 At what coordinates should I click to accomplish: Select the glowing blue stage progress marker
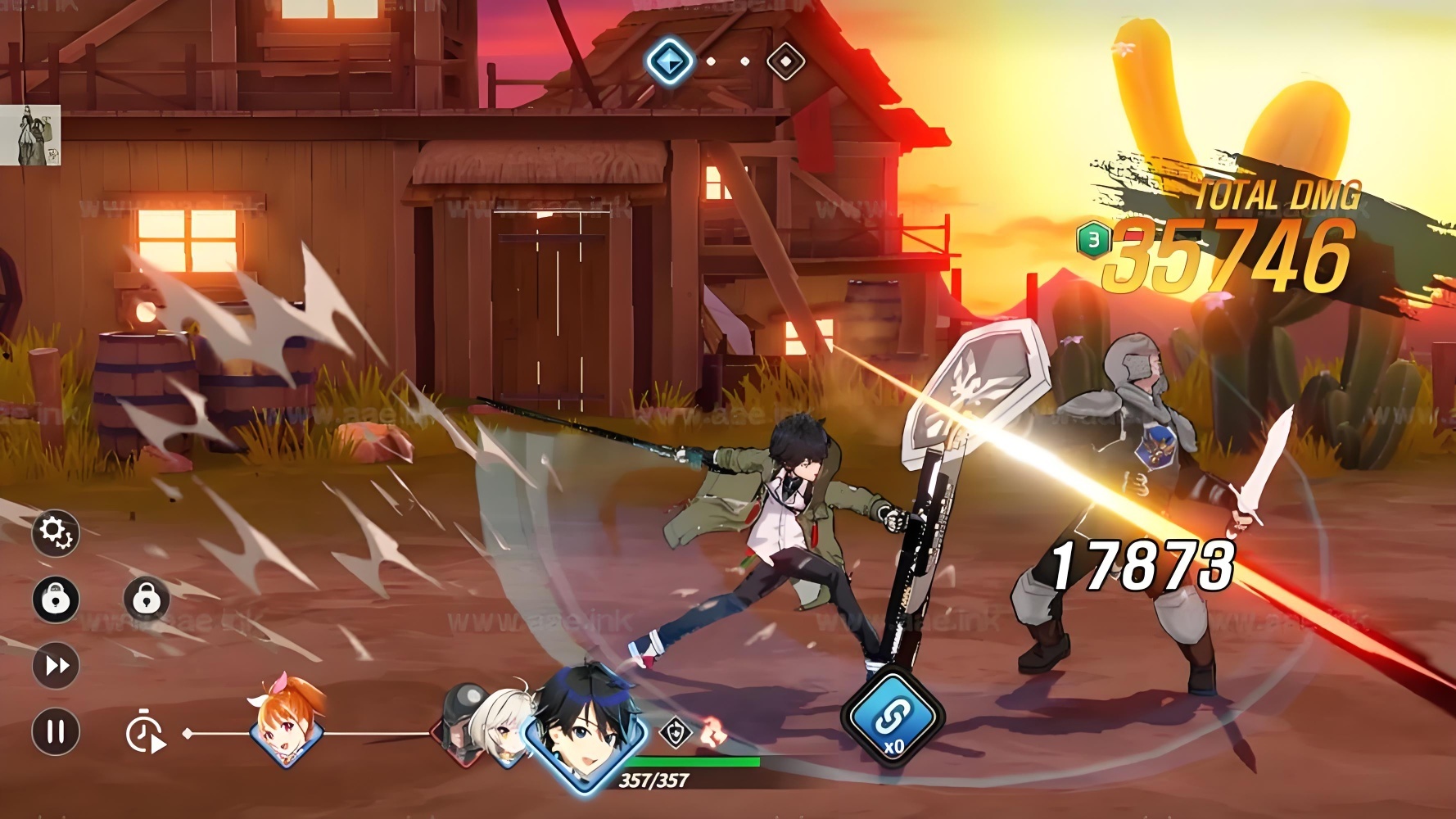point(669,61)
